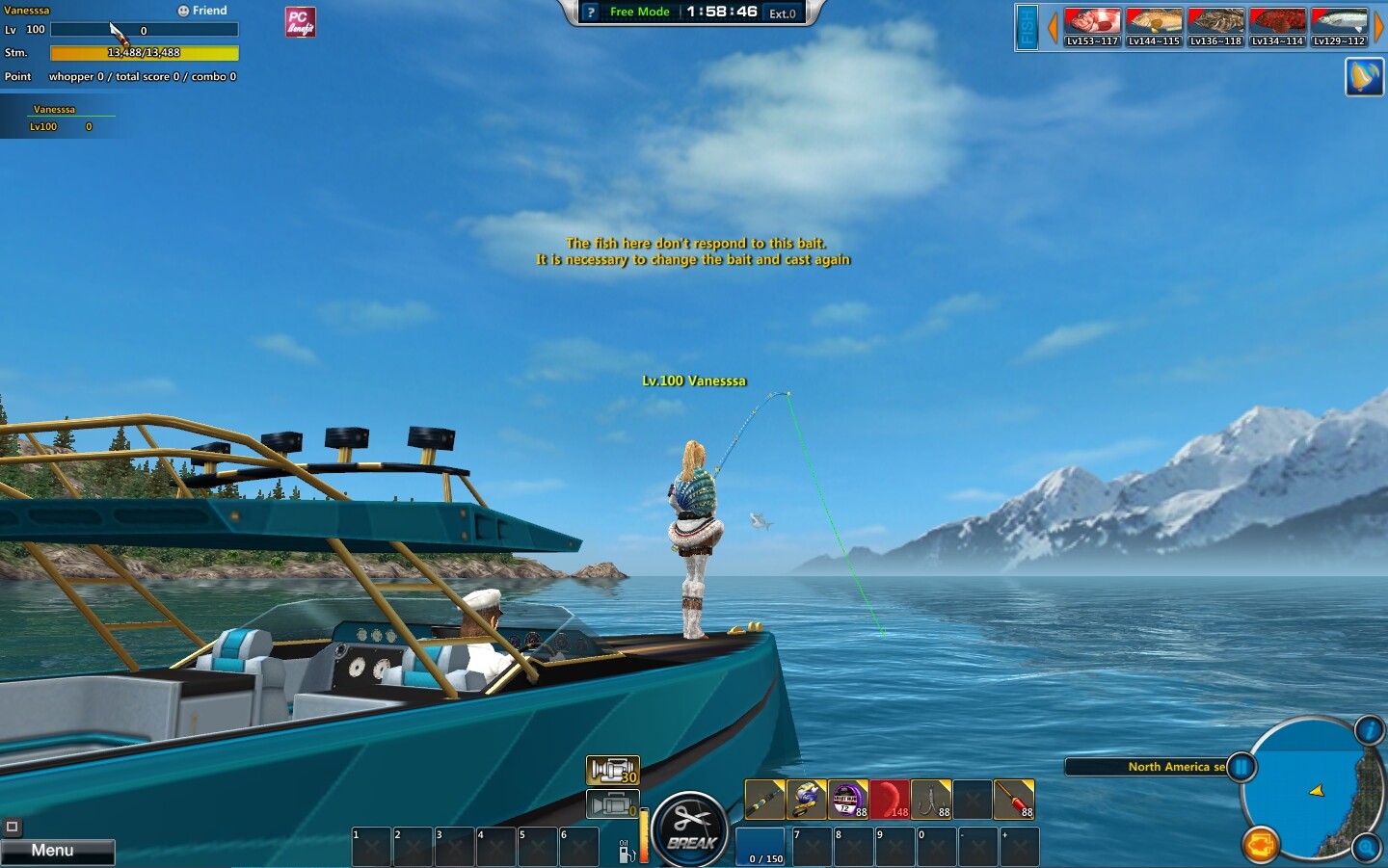Toggle the camera recording icon showing 30
The height and width of the screenshot is (868, 1388).
pos(614,769)
